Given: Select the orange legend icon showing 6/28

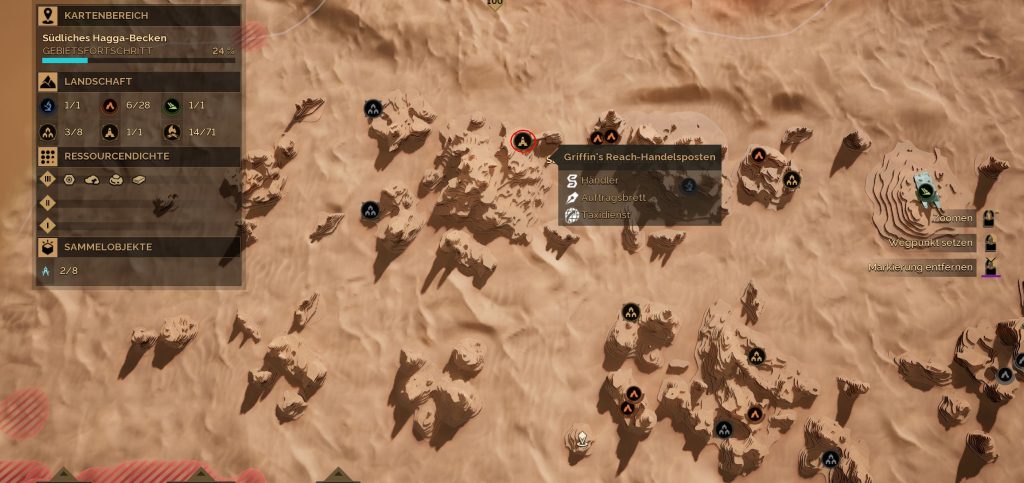Looking at the screenshot, I should tap(109, 106).
